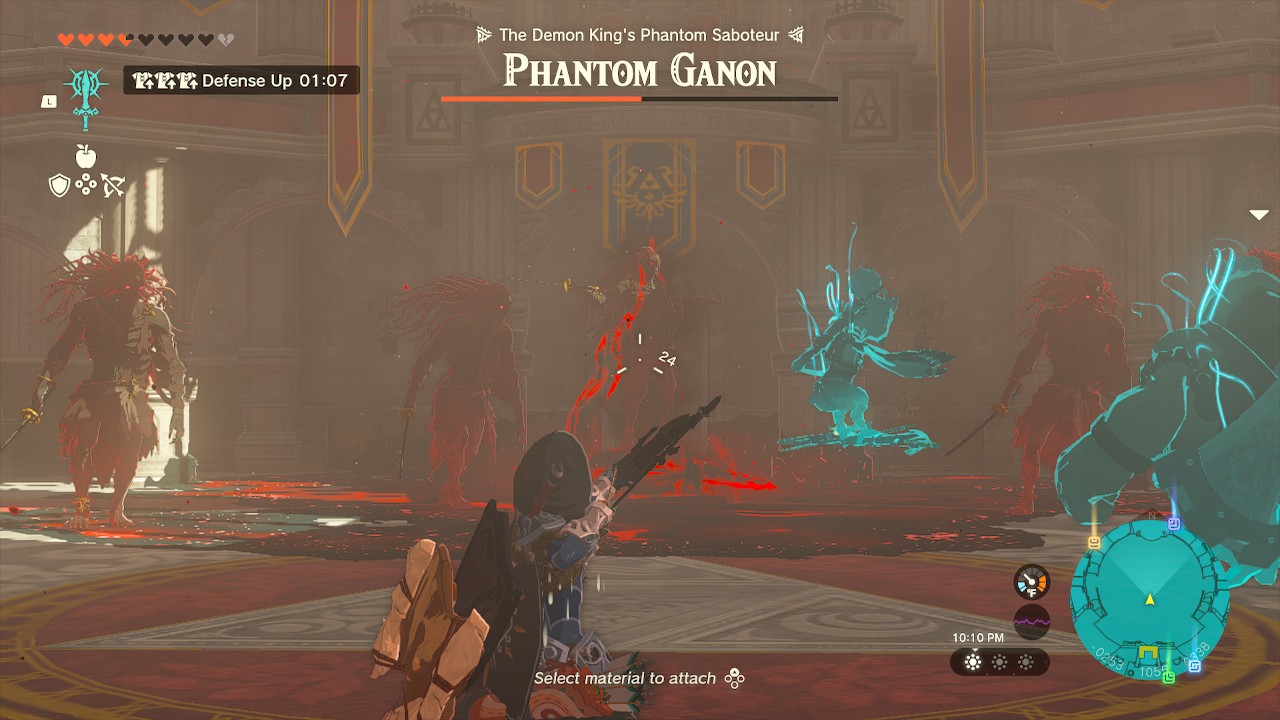Expand the chevron arrow on right edge
1280x720 pixels.
(x=1258, y=214)
